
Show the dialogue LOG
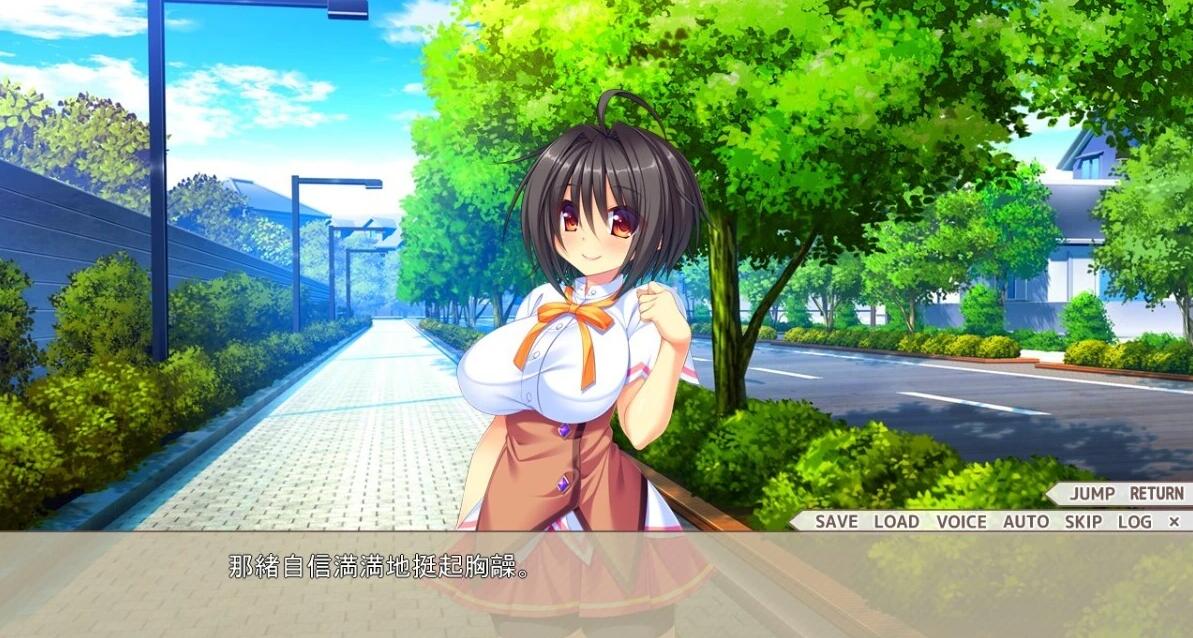pos(1135,521)
